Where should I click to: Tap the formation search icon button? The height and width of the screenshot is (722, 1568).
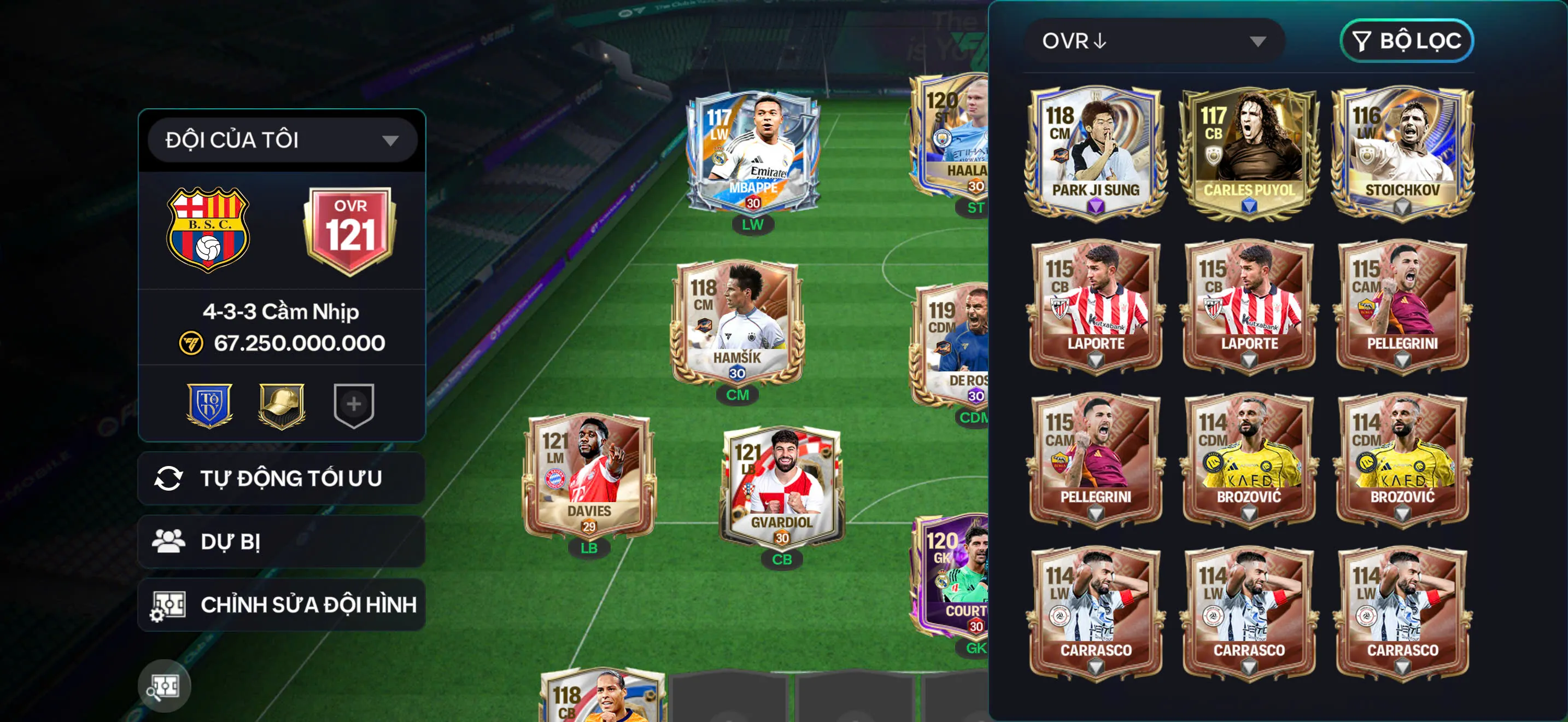165,686
